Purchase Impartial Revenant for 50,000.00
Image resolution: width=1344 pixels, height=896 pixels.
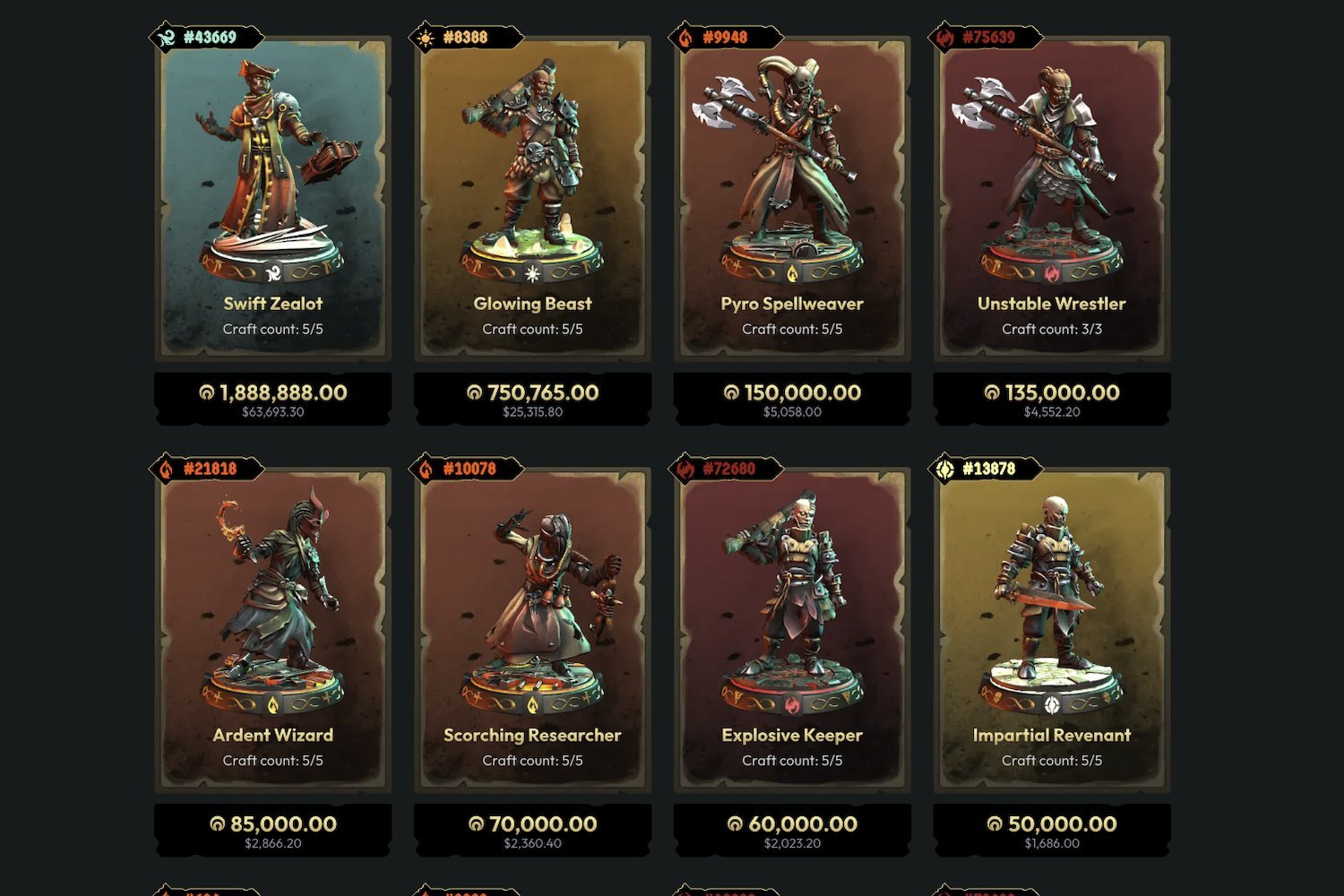click(x=1052, y=830)
